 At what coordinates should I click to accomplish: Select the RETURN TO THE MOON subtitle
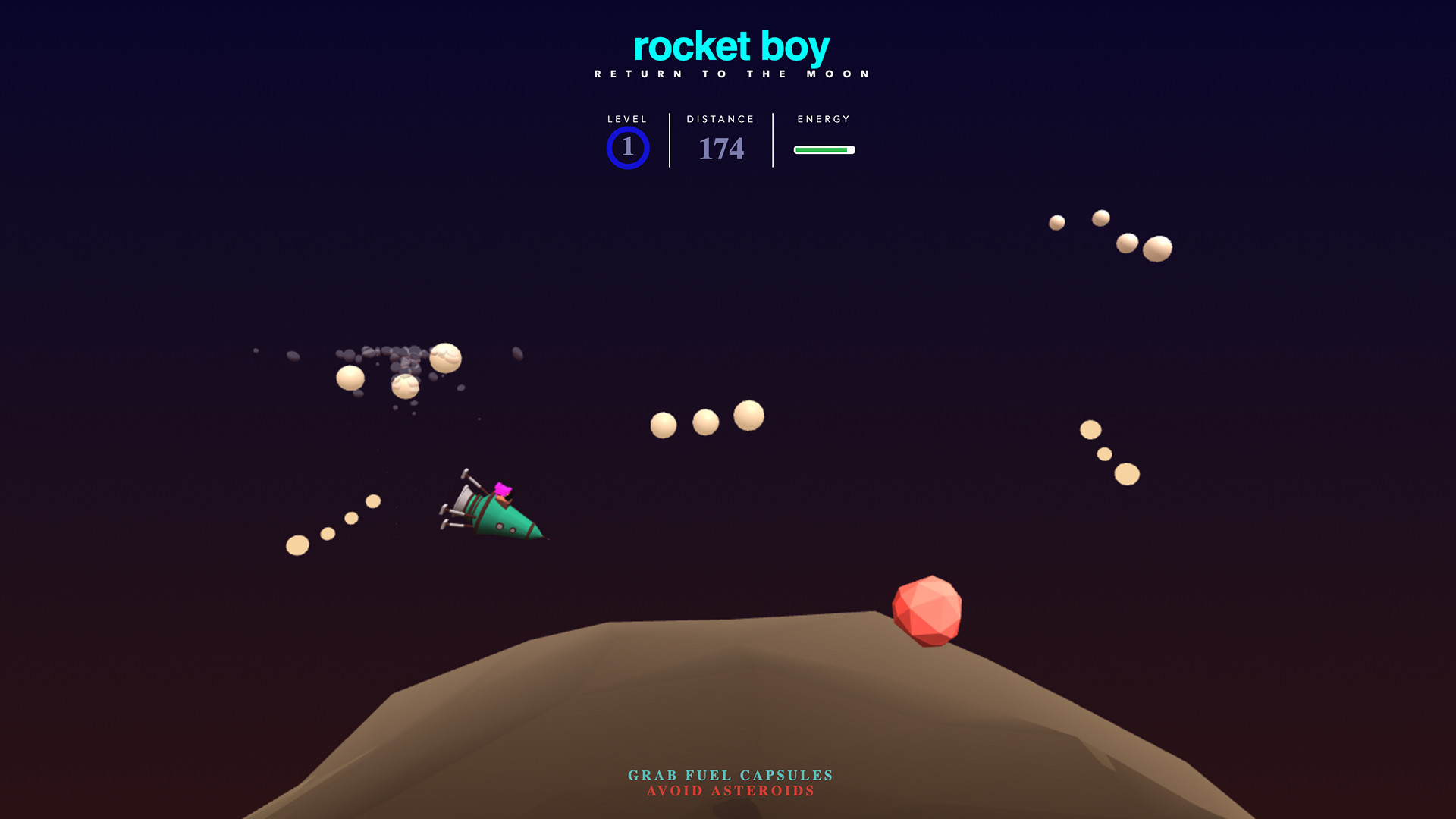pyautogui.click(x=730, y=73)
